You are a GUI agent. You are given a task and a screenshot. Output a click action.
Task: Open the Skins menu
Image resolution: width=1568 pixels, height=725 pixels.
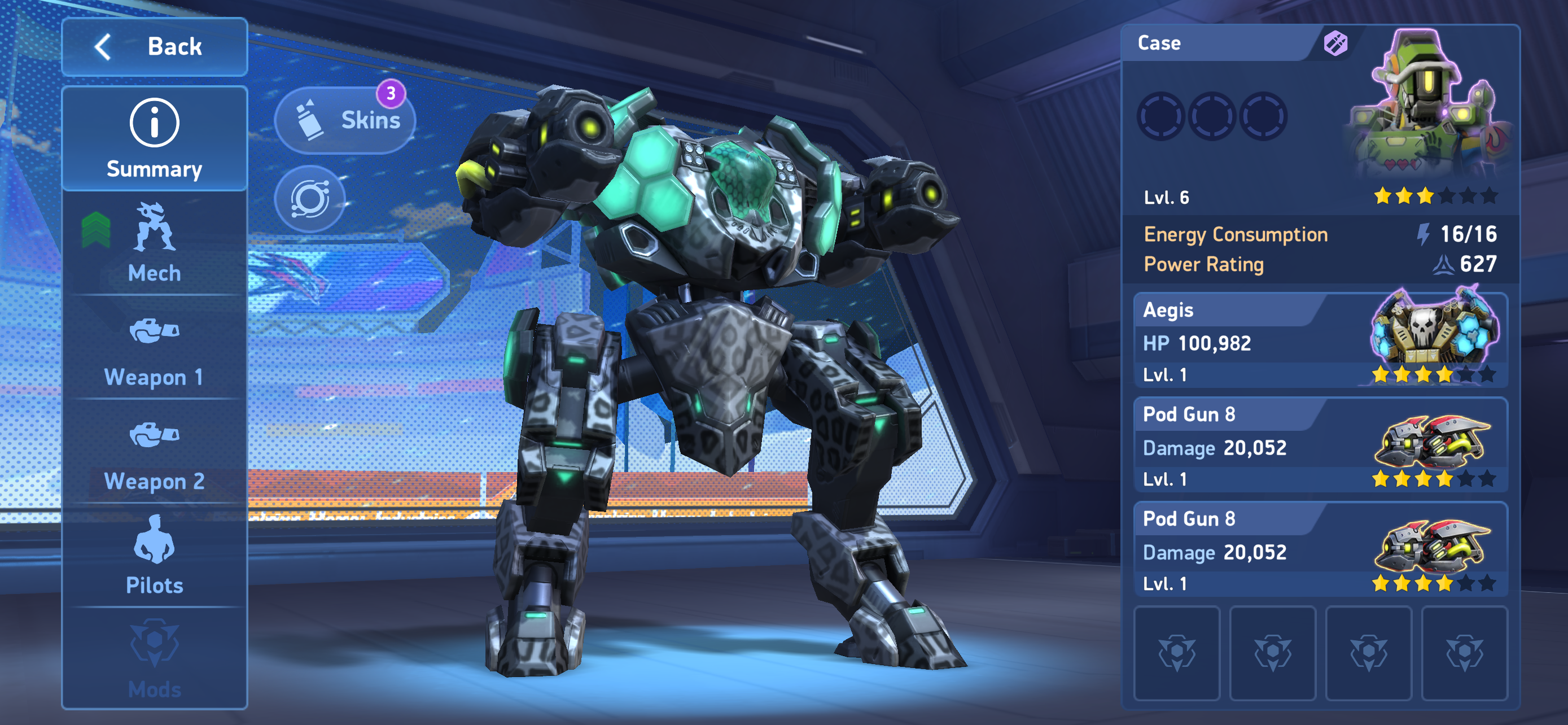pos(345,120)
